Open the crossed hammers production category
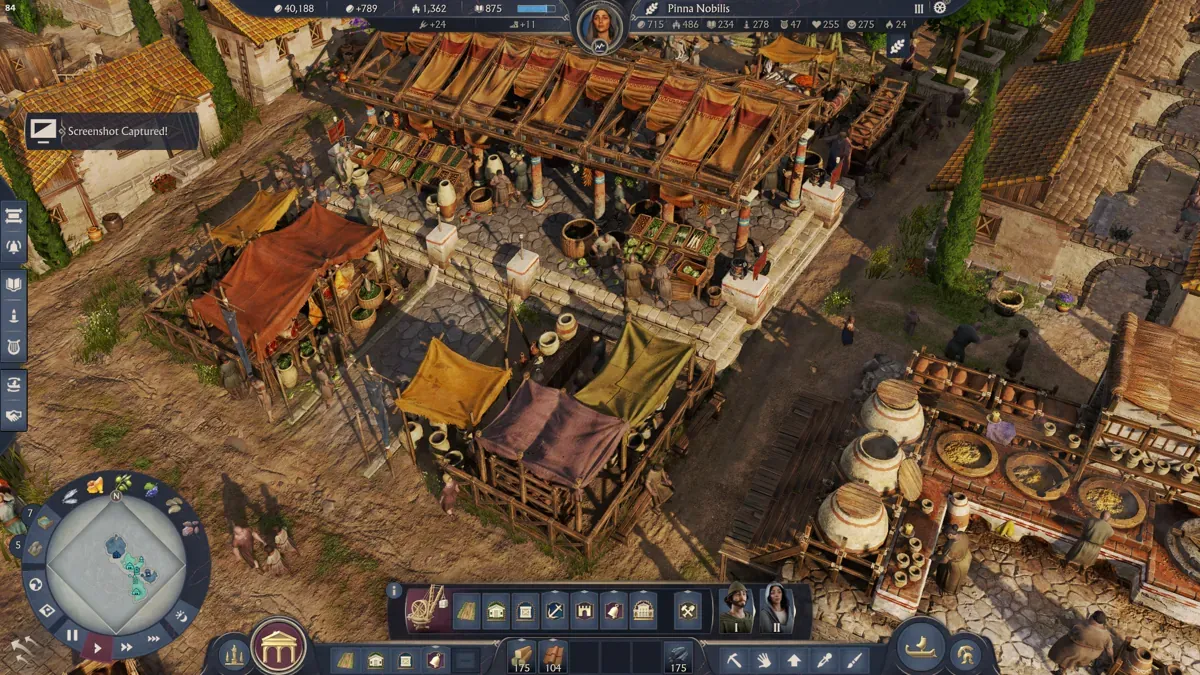The image size is (1200, 675). coord(688,610)
